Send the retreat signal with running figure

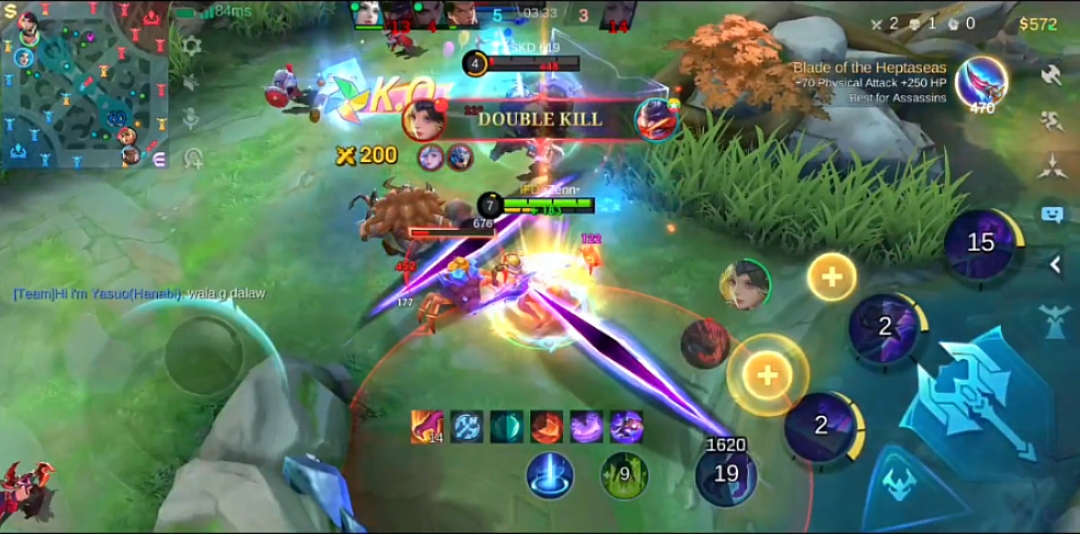coord(1051,122)
